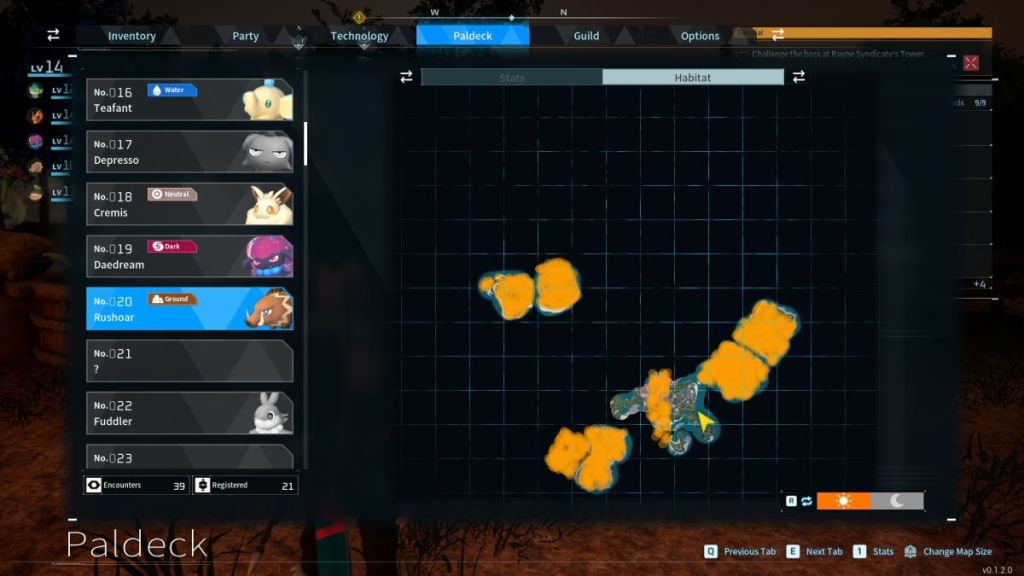Go to the Technology tab
The width and height of the screenshot is (1024, 576).
click(359, 36)
